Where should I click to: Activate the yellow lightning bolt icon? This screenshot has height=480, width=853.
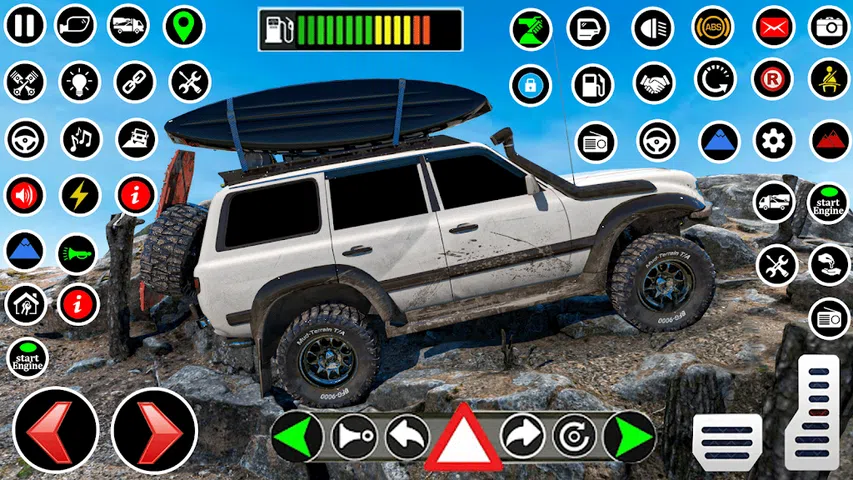[x=79, y=194]
